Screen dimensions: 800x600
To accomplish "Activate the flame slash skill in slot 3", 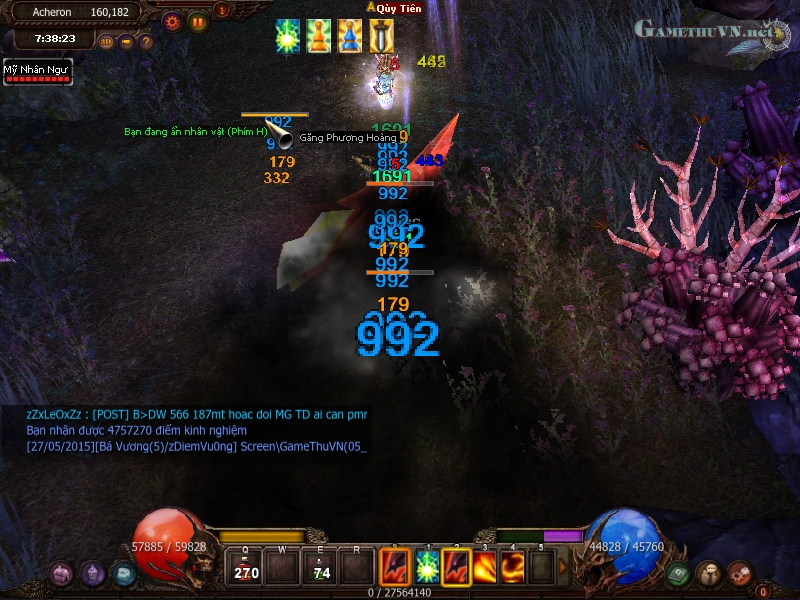I will [x=485, y=568].
